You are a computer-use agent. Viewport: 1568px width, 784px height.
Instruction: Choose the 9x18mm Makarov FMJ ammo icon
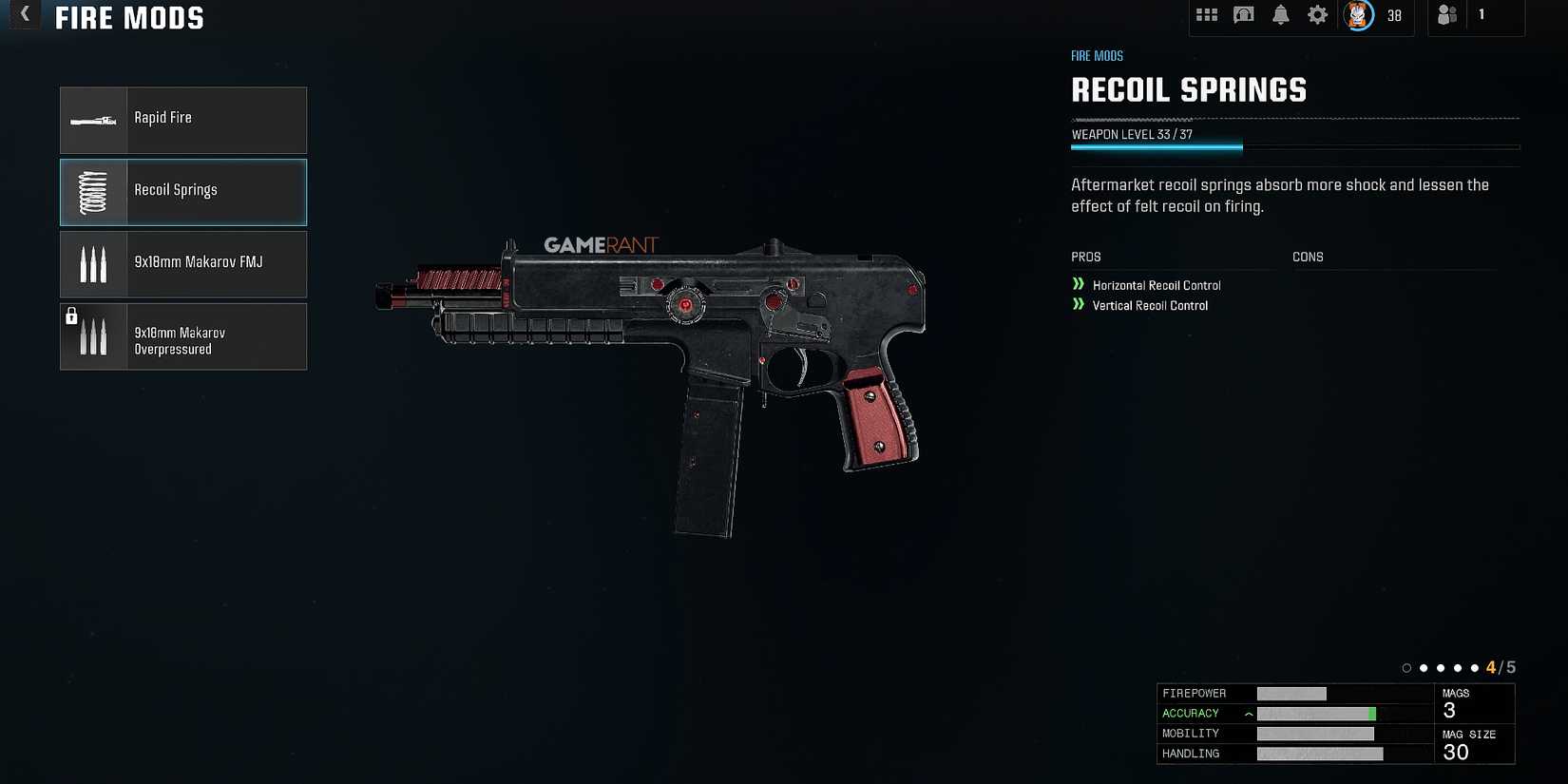pos(92,263)
